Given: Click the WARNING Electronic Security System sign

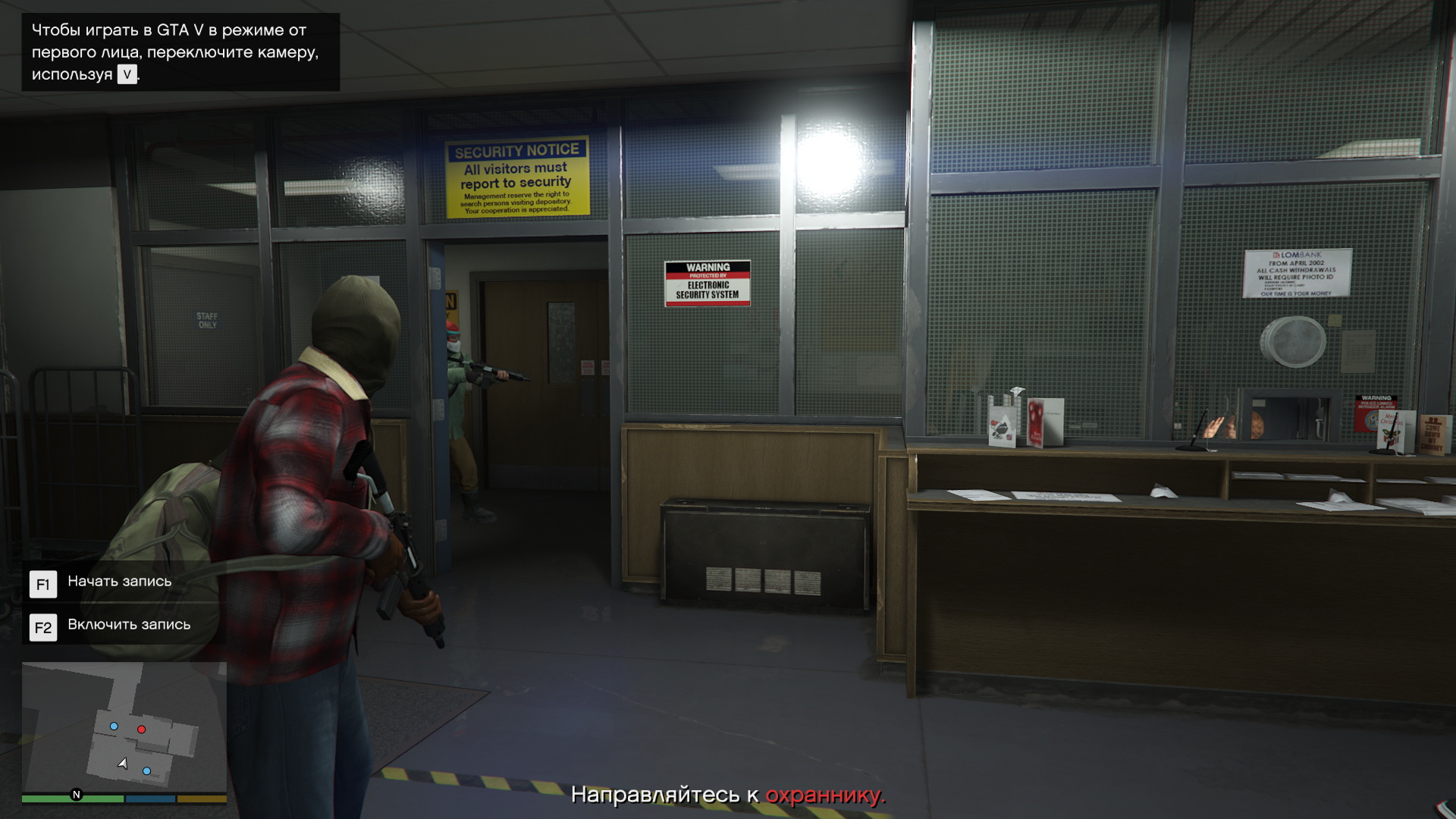Looking at the screenshot, I should click(x=707, y=283).
